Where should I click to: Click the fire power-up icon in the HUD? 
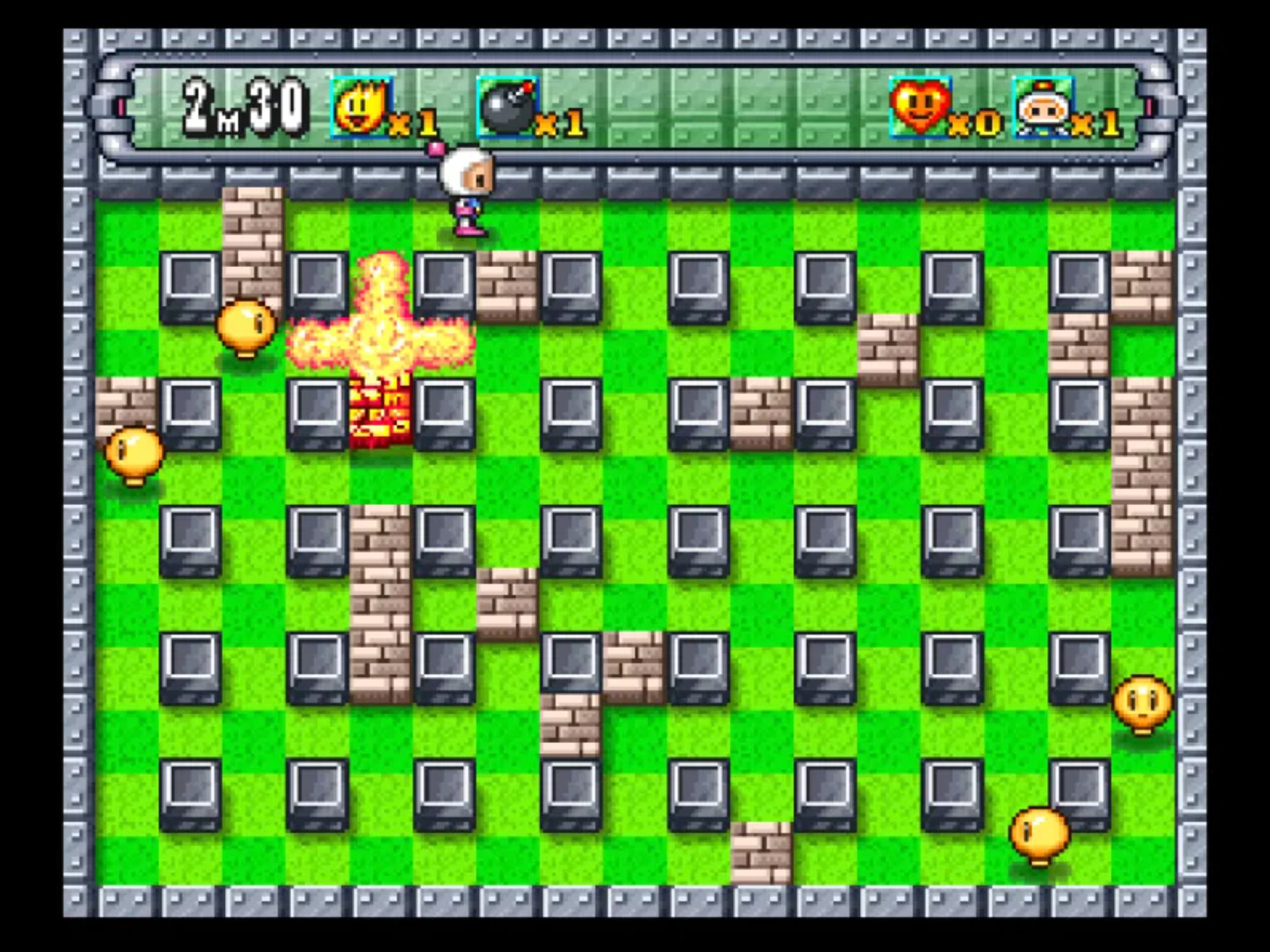coord(360,107)
